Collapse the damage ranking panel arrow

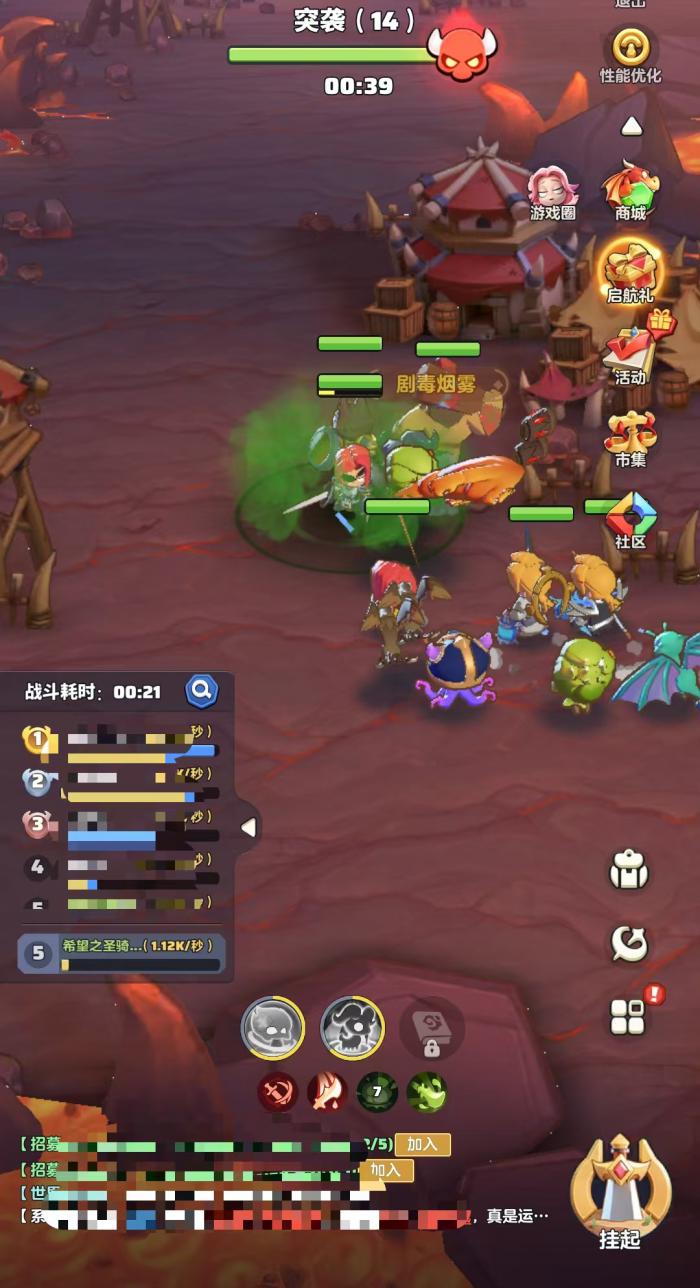[x=248, y=827]
